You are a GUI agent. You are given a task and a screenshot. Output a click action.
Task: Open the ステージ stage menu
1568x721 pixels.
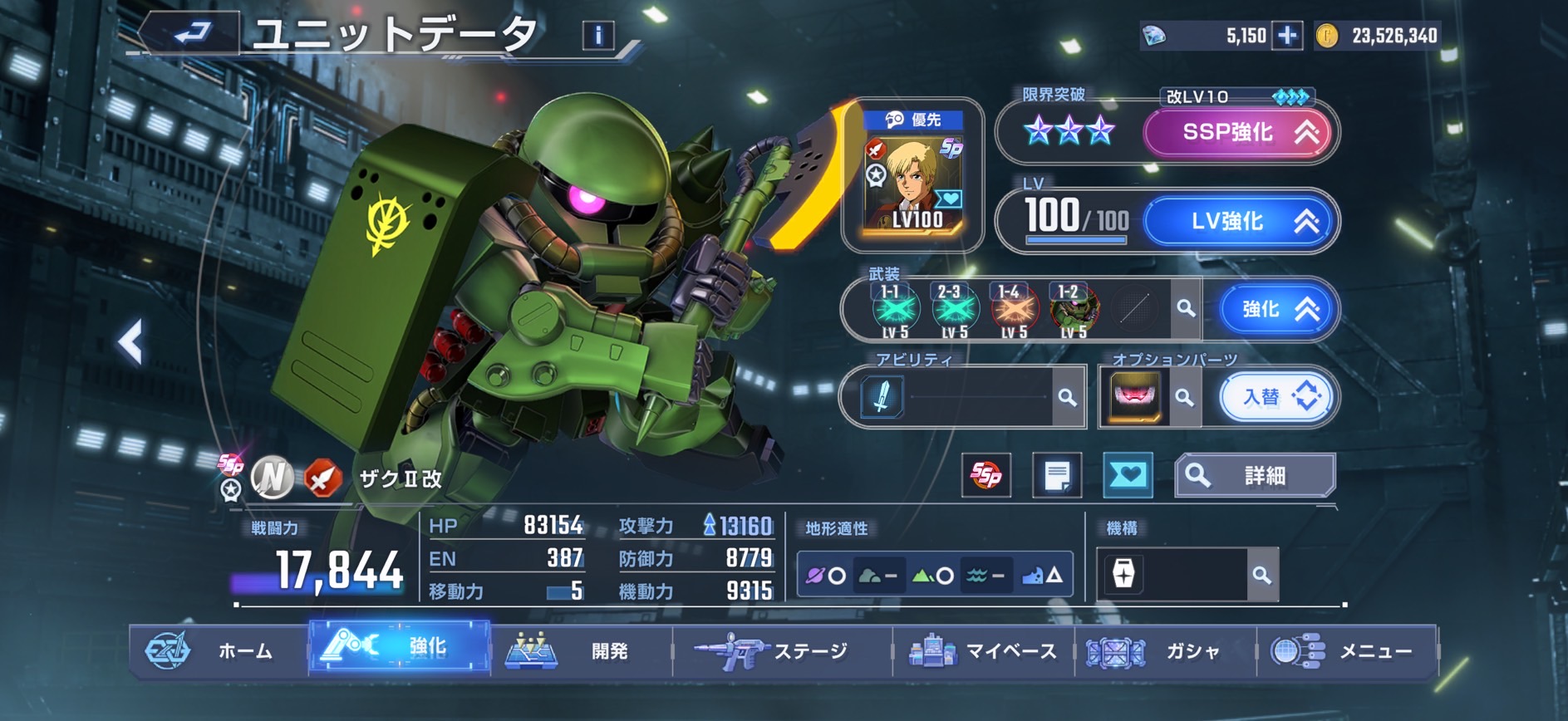781,650
